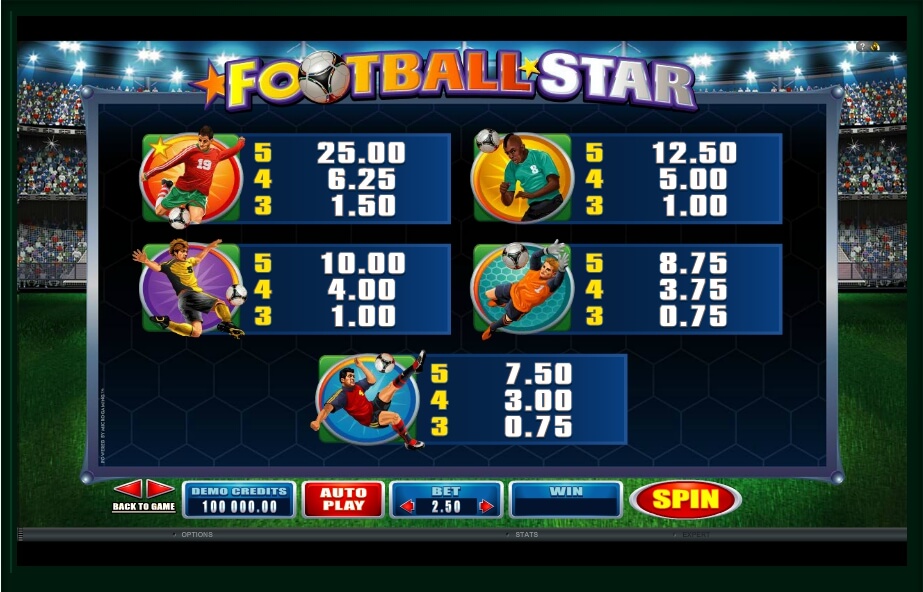Go to the next paytable page
923x592 pixels.
pos(160,489)
